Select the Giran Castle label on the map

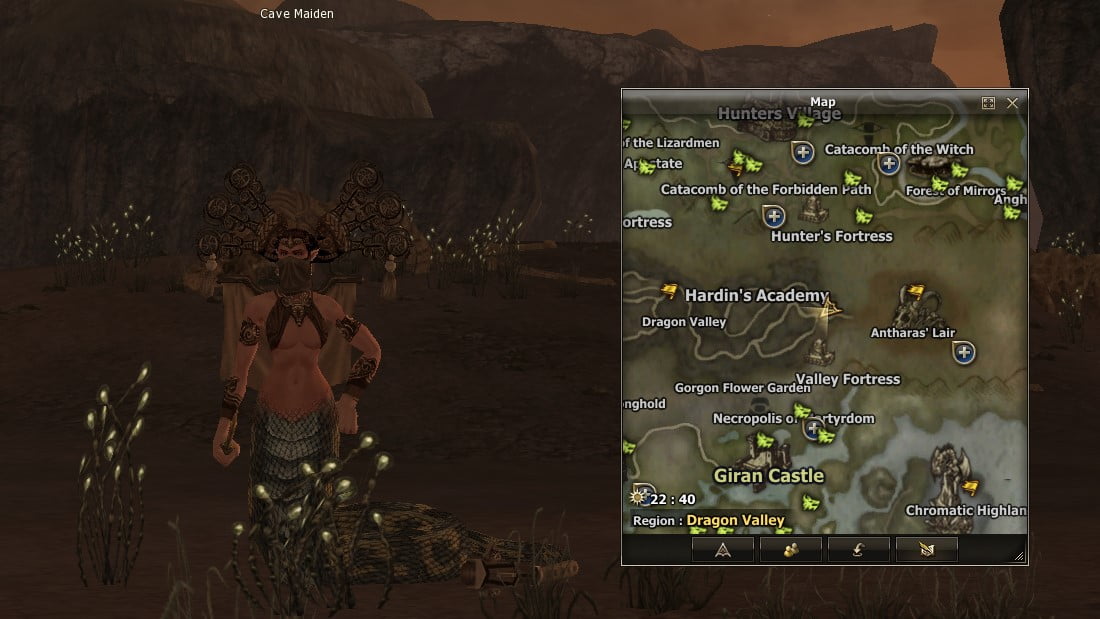pos(768,476)
